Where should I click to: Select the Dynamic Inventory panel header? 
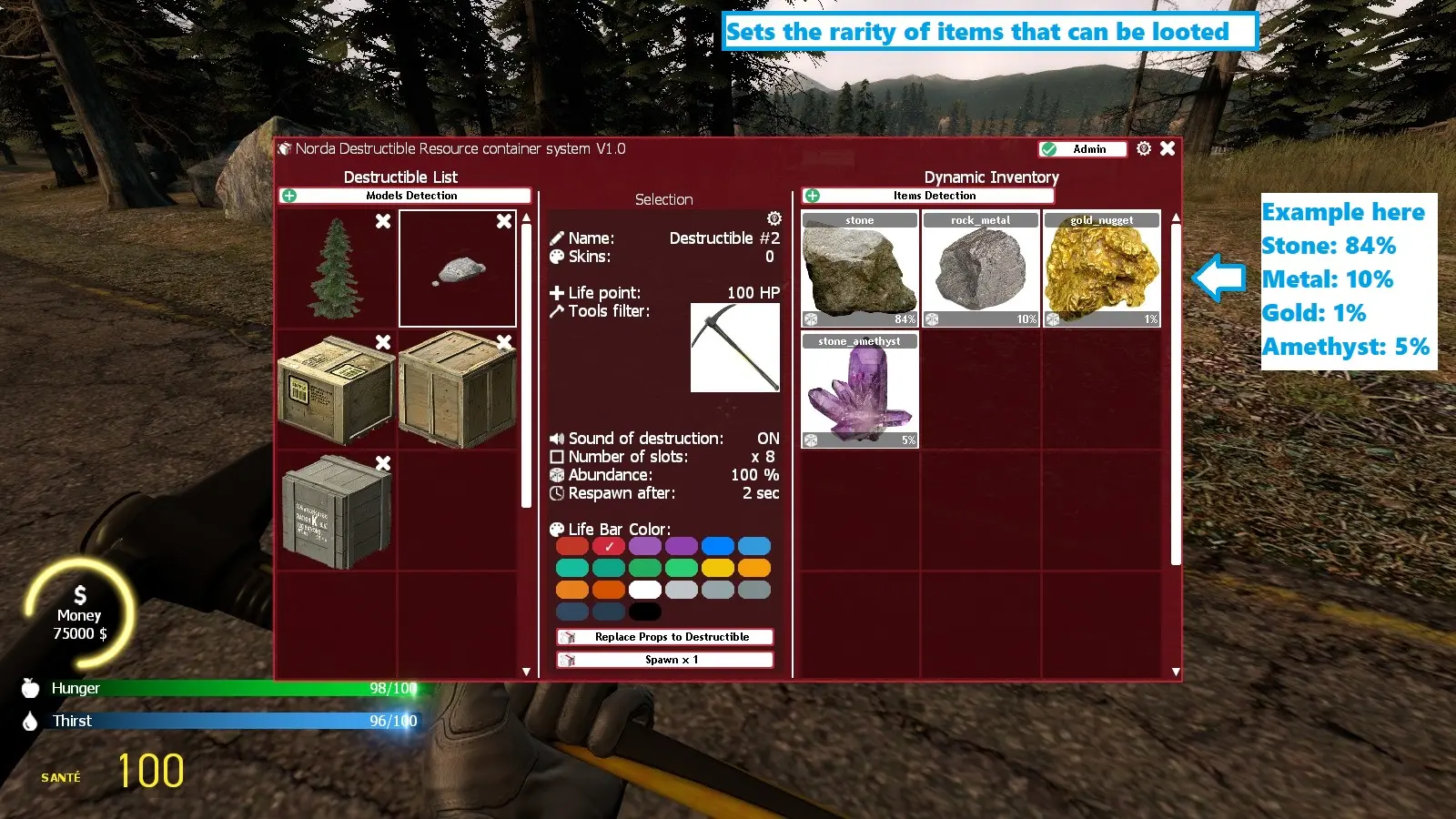coord(991,177)
